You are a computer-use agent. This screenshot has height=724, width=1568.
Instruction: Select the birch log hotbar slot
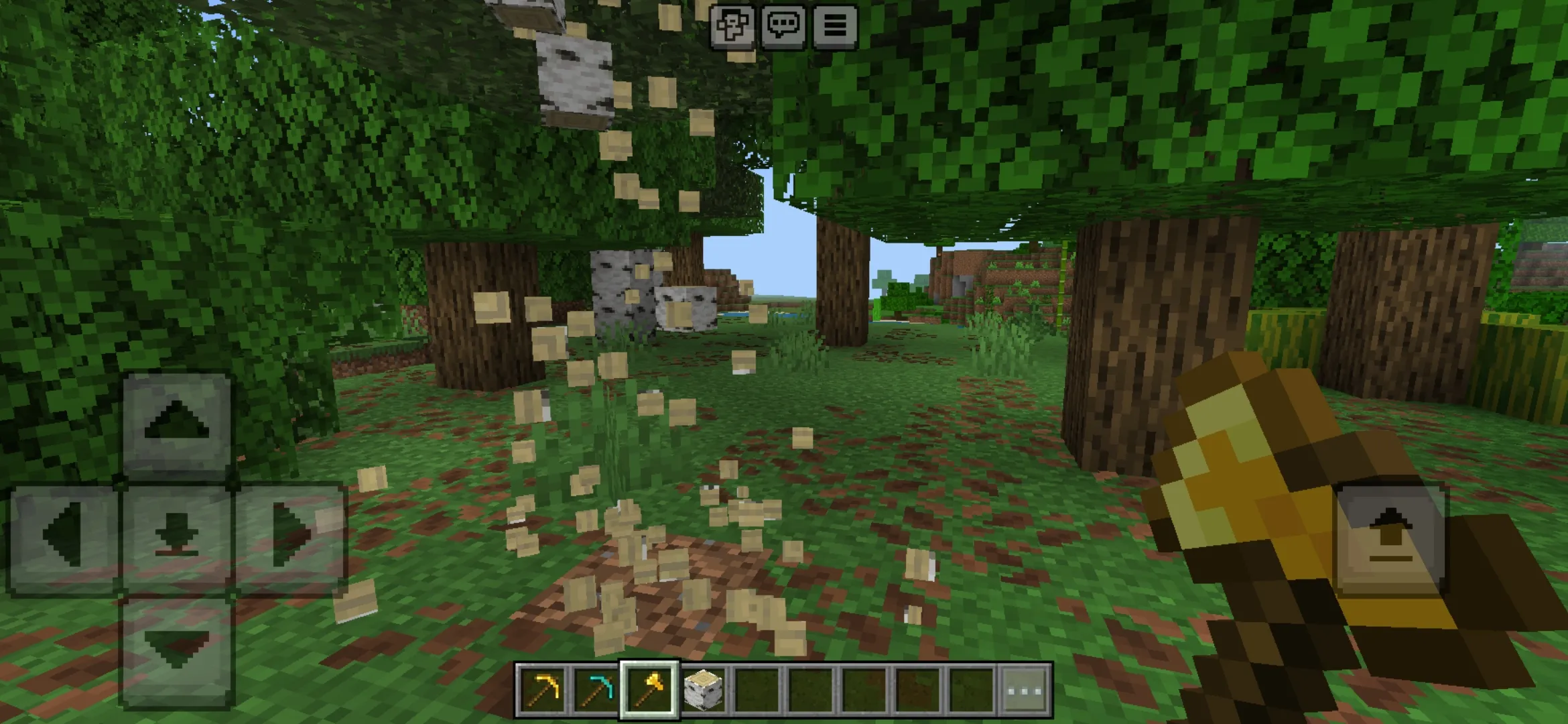point(703,689)
